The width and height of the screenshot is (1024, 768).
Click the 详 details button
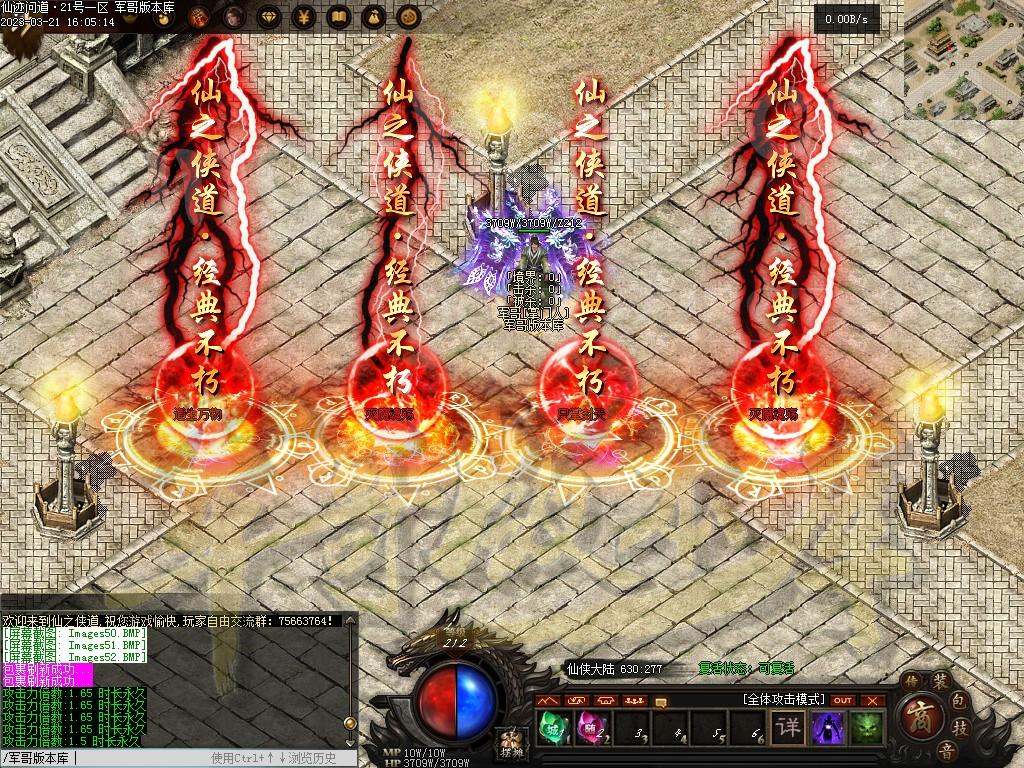click(x=789, y=728)
